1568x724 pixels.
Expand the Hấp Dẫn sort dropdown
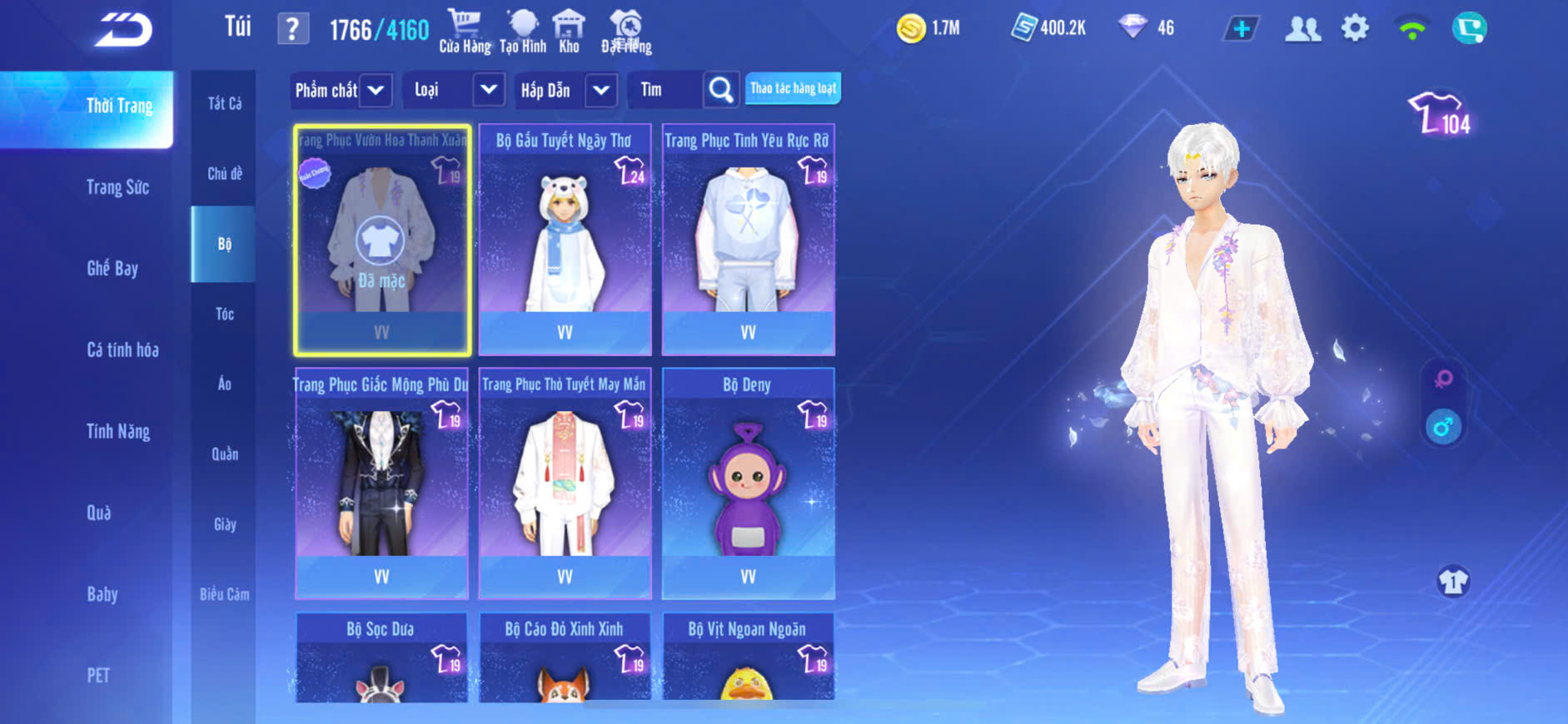coord(600,90)
